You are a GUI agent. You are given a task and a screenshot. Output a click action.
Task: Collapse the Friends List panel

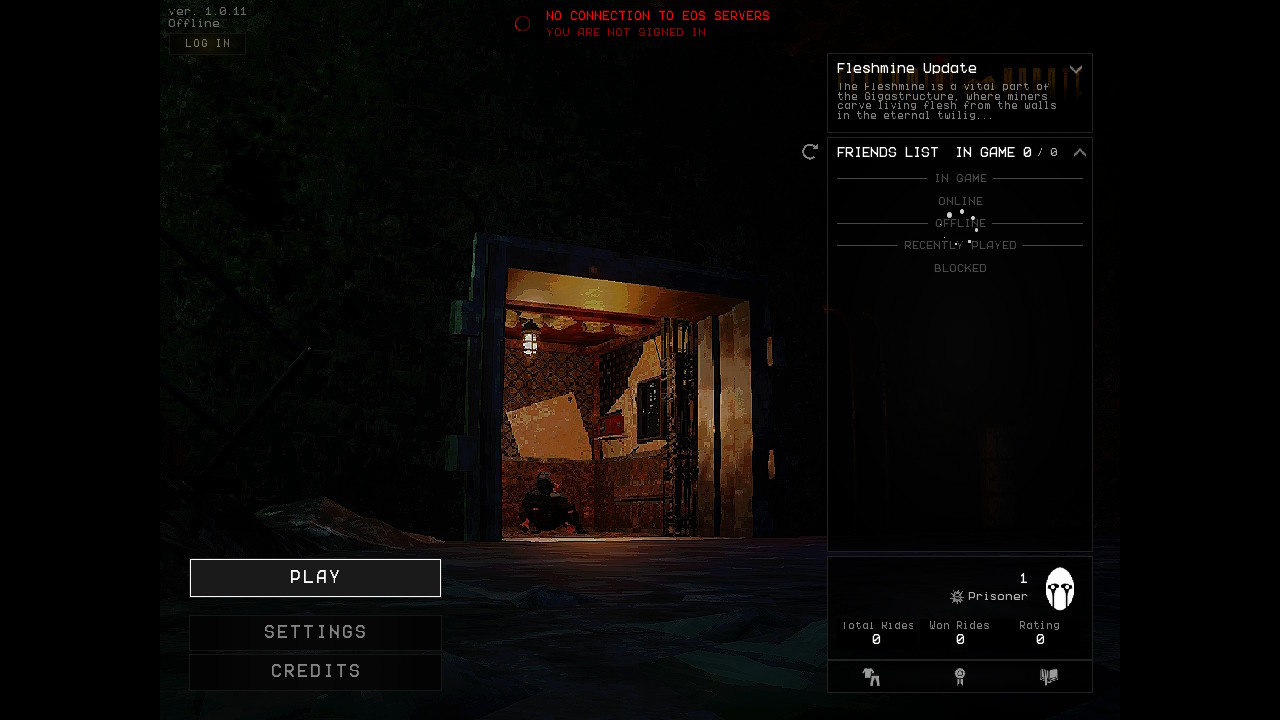click(x=1080, y=153)
